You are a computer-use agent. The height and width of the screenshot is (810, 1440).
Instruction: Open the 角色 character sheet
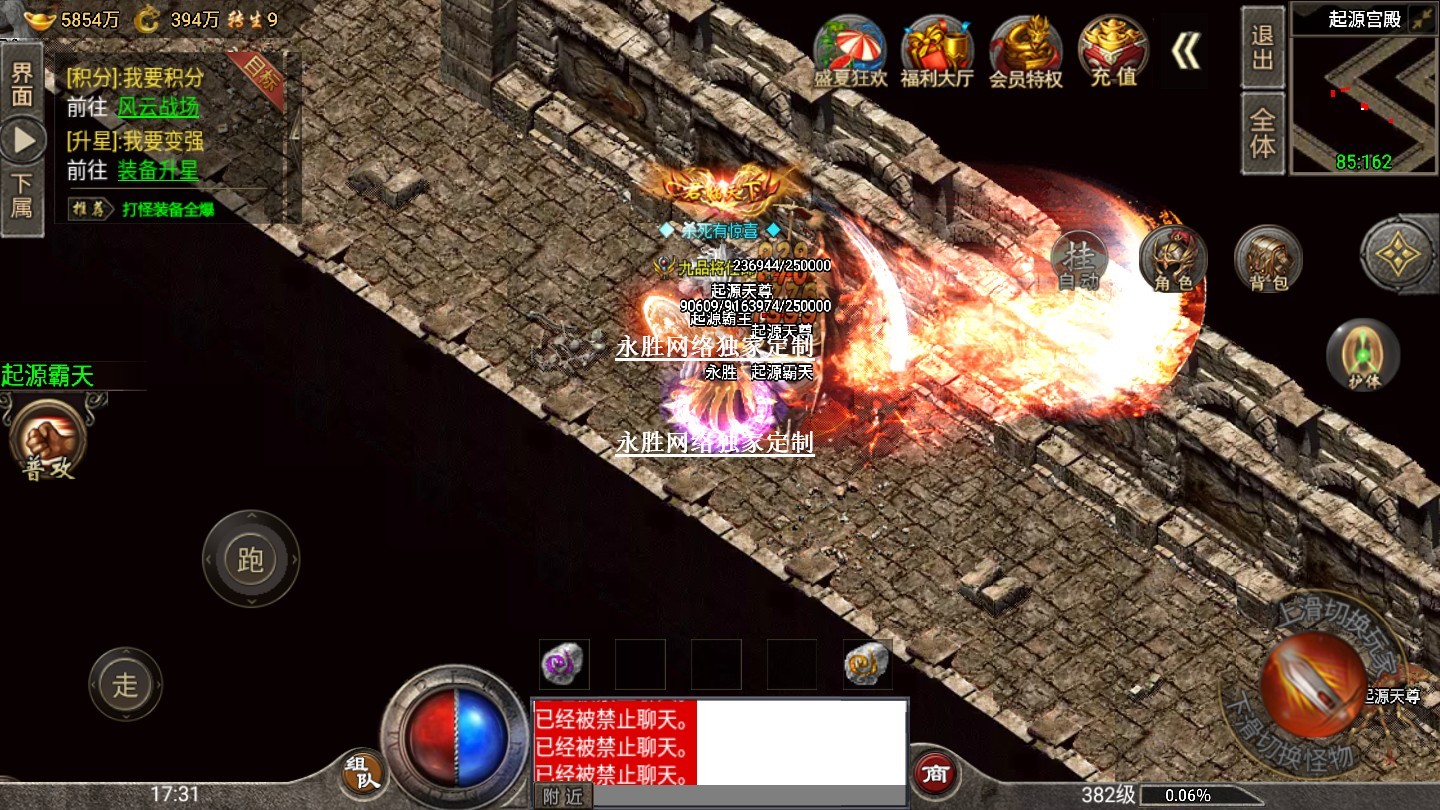tap(1173, 260)
